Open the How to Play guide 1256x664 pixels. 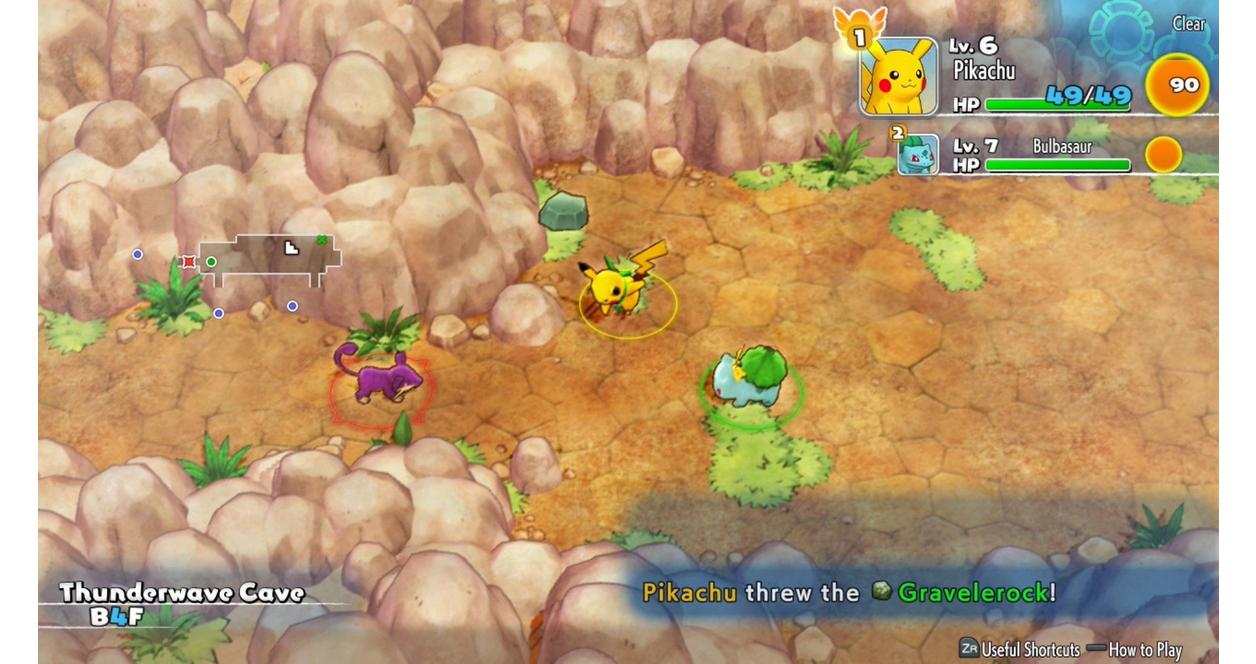[x=1145, y=649]
